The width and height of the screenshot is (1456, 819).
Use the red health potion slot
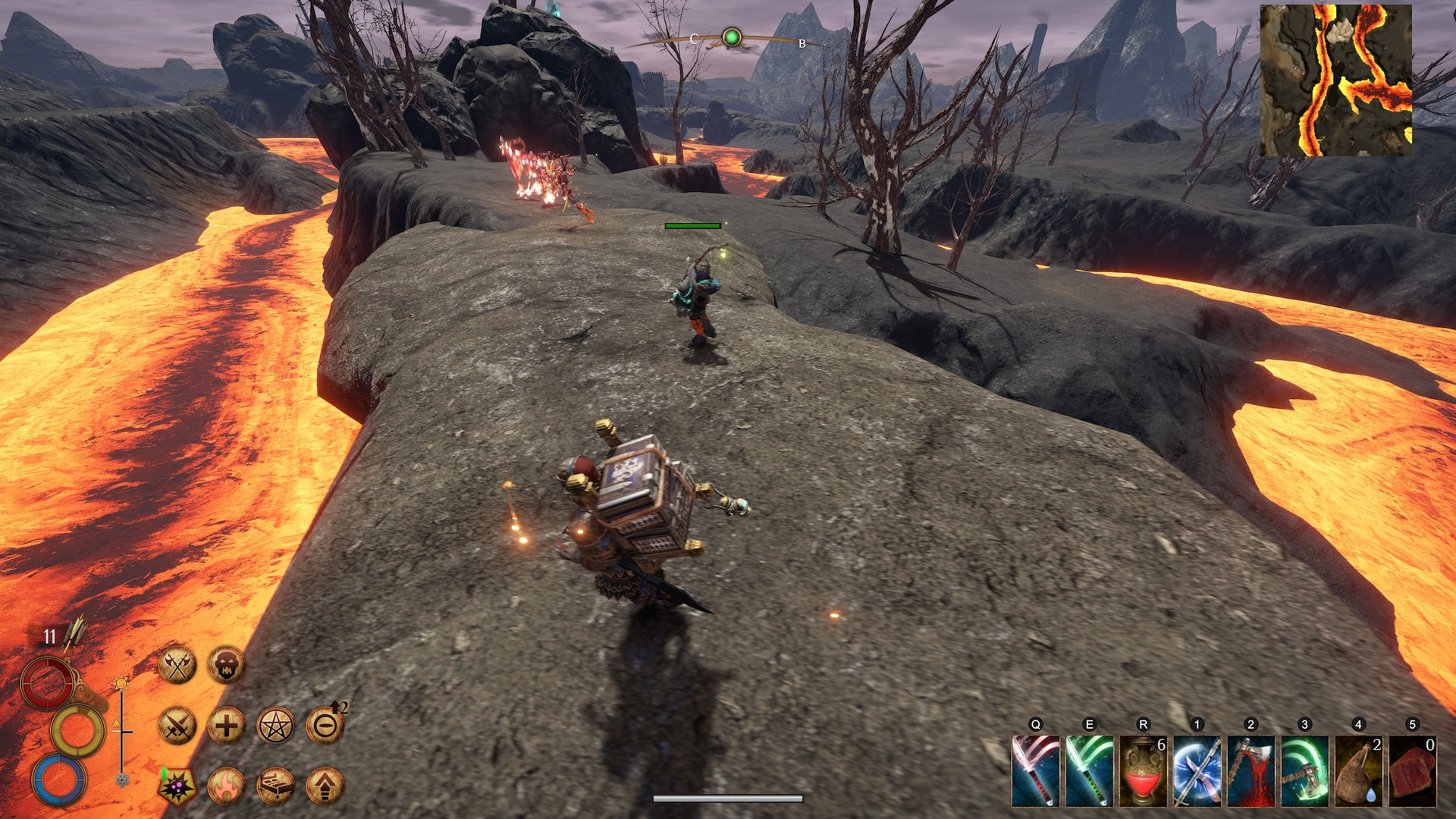click(x=1143, y=770)
